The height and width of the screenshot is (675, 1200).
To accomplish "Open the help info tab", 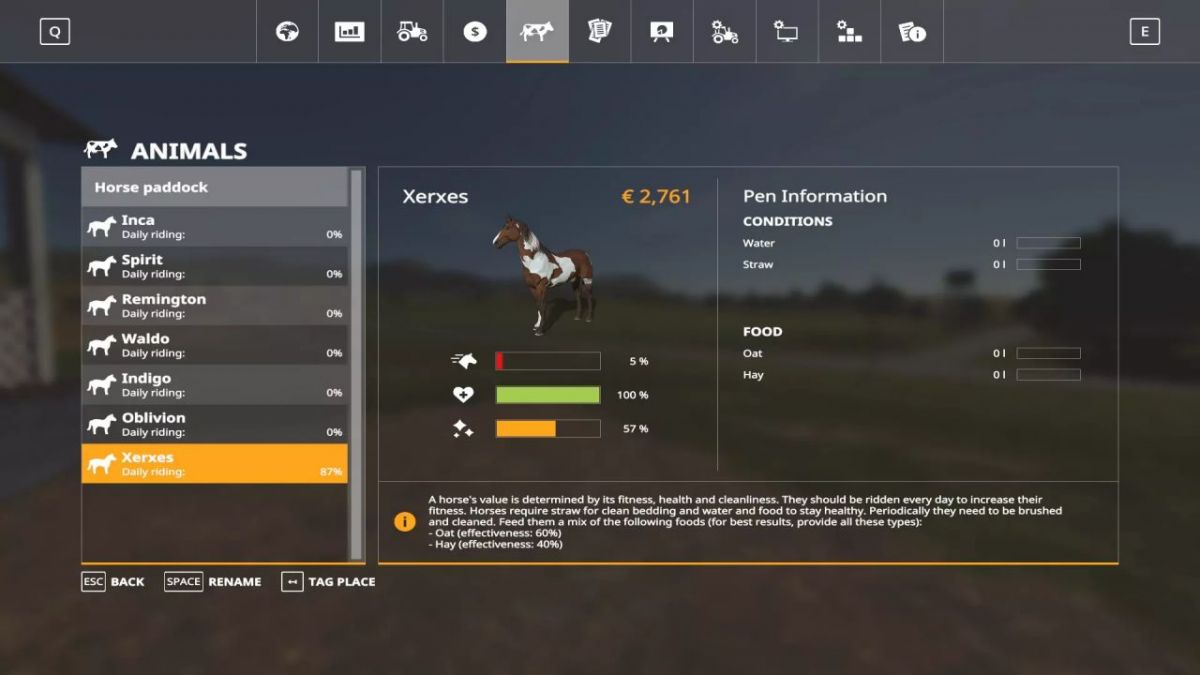I will [911, 31].
